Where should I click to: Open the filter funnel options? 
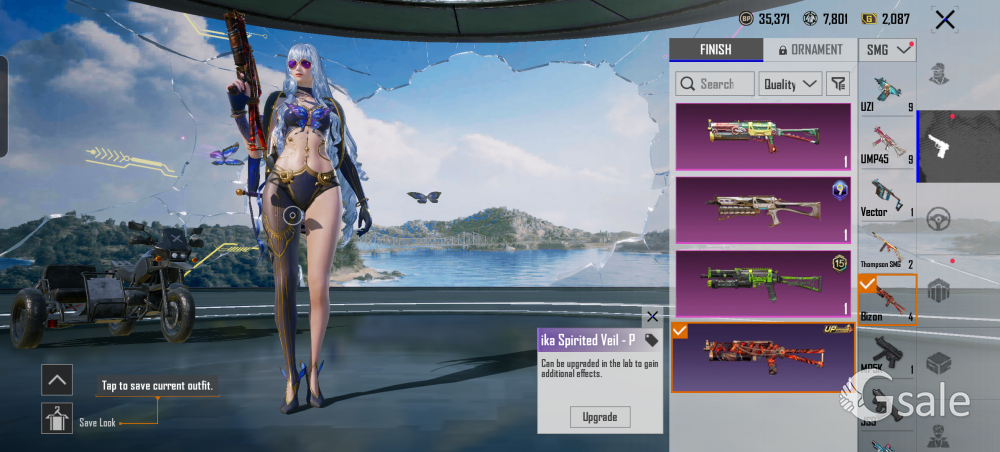click(x=840, y=84)
